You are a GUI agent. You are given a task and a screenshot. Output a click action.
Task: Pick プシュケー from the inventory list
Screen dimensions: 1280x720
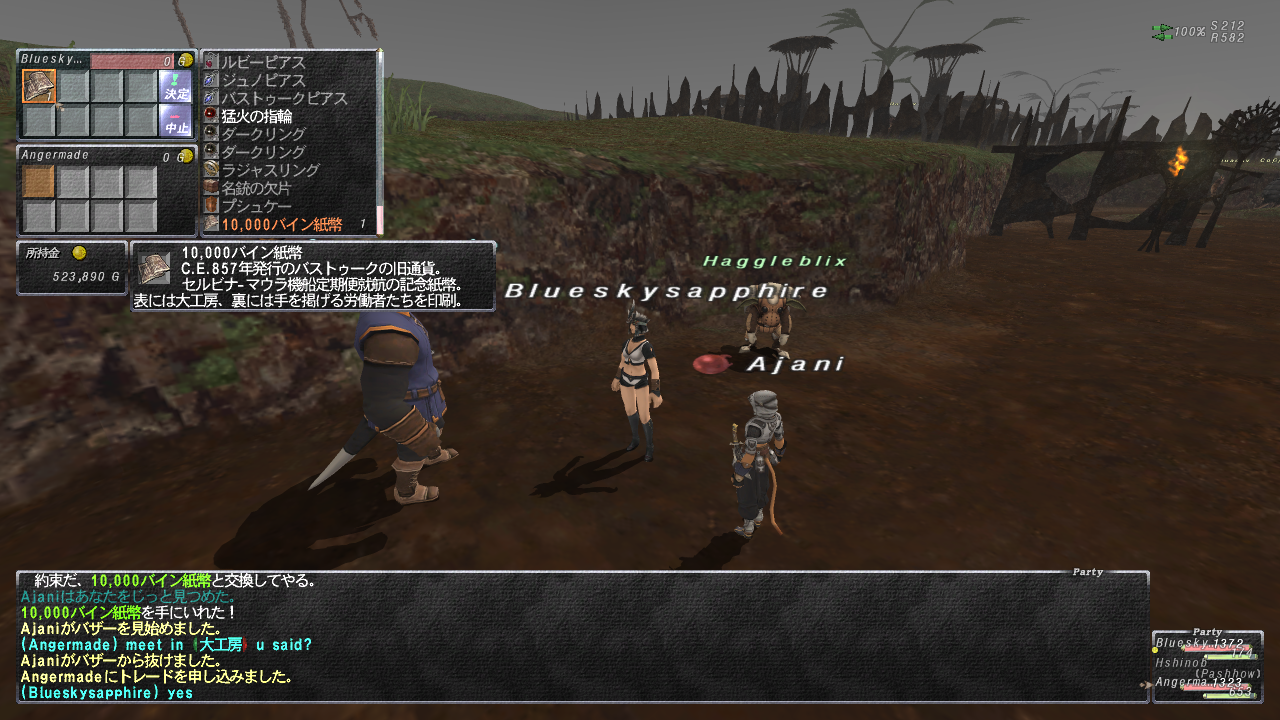click(257, 206)
